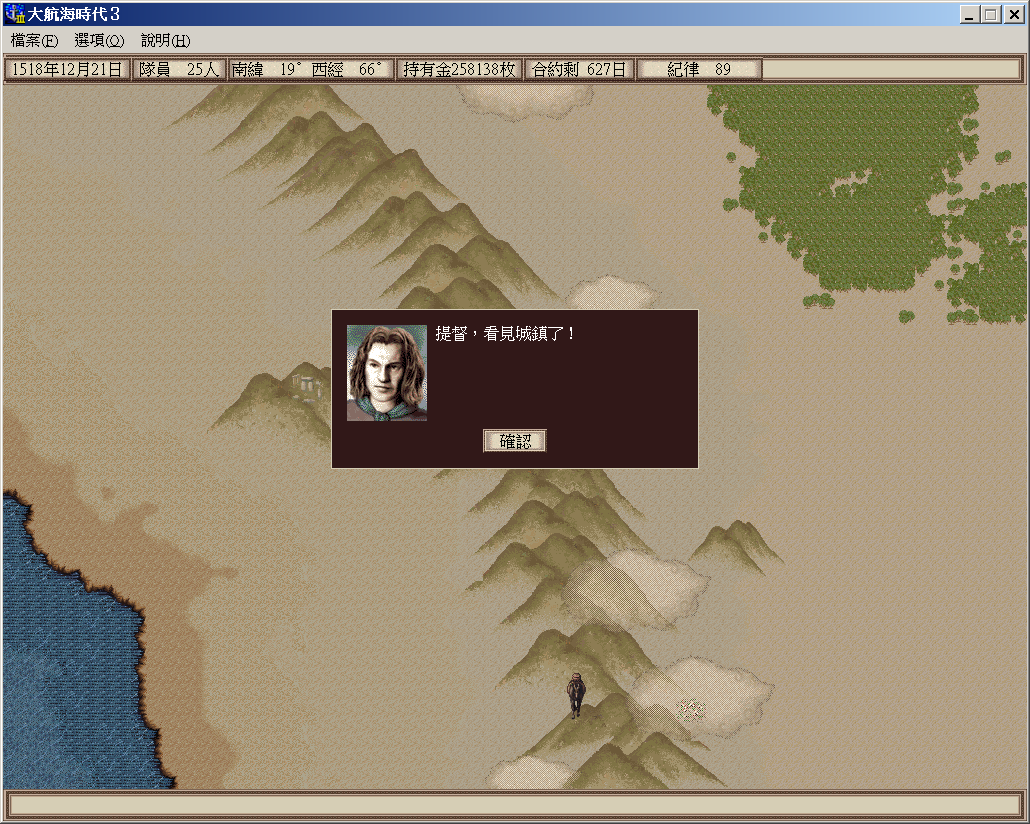This screenshot has width=1030, height=824.
Task: Open the 說明 (Help) menu
Action: pos(165,41)
